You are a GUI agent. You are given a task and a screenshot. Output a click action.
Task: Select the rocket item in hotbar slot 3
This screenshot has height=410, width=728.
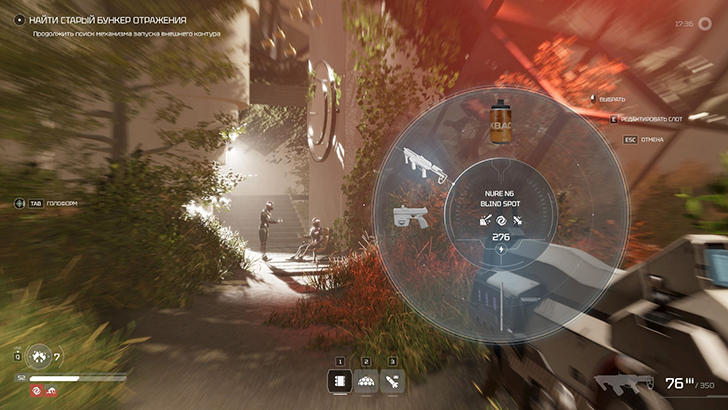point(392,381)
